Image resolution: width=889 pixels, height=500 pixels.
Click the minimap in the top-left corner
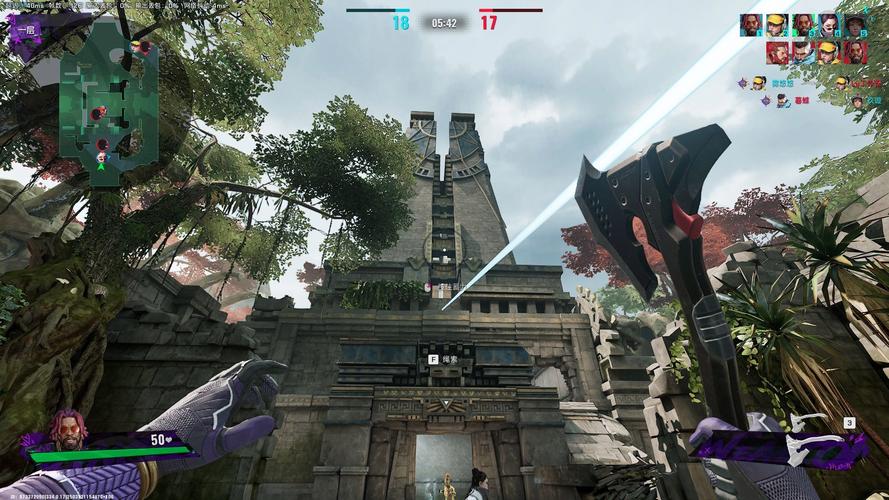coord(107,100)
